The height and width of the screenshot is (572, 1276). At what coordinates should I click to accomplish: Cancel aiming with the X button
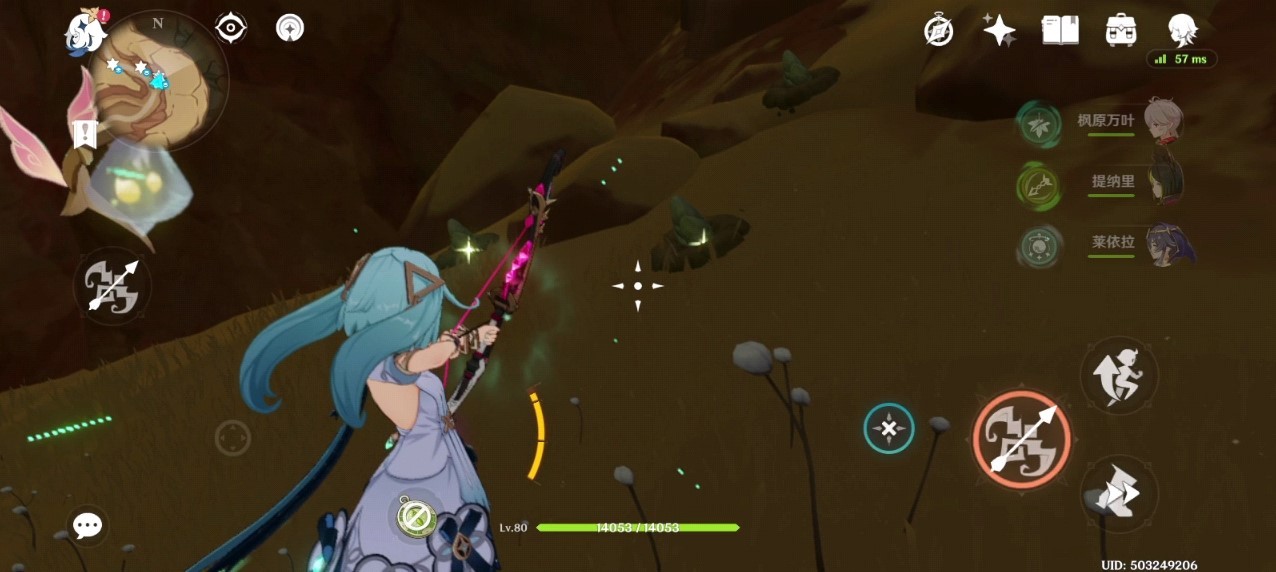(x=889, y=429)
